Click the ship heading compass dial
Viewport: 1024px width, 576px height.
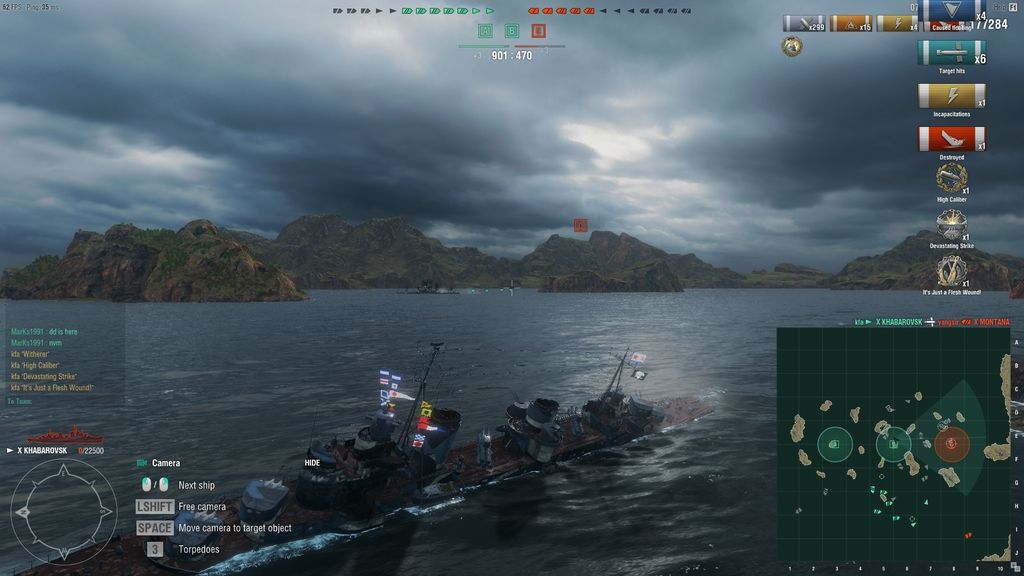pos(63,510)
